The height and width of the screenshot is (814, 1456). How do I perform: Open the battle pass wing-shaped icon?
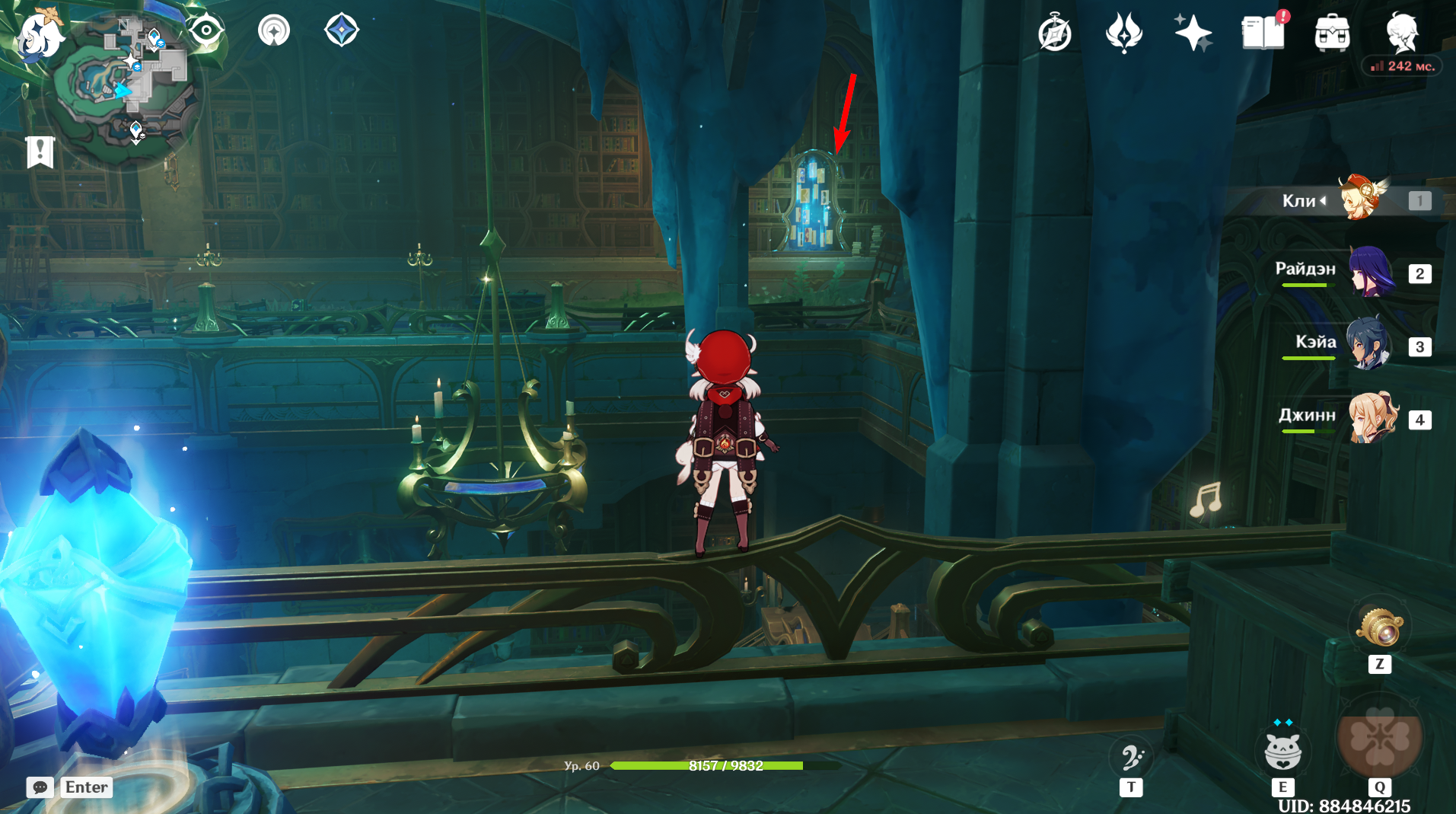(x=1123, y=34)
